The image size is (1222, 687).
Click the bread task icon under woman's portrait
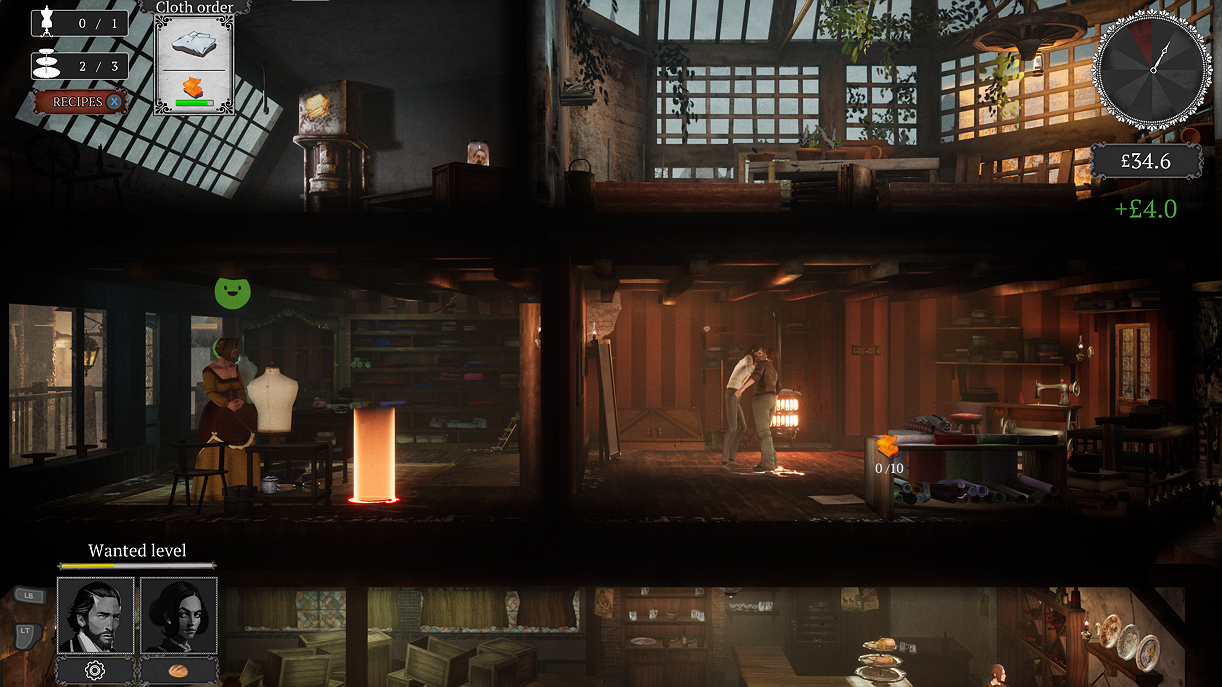[179, 670]
